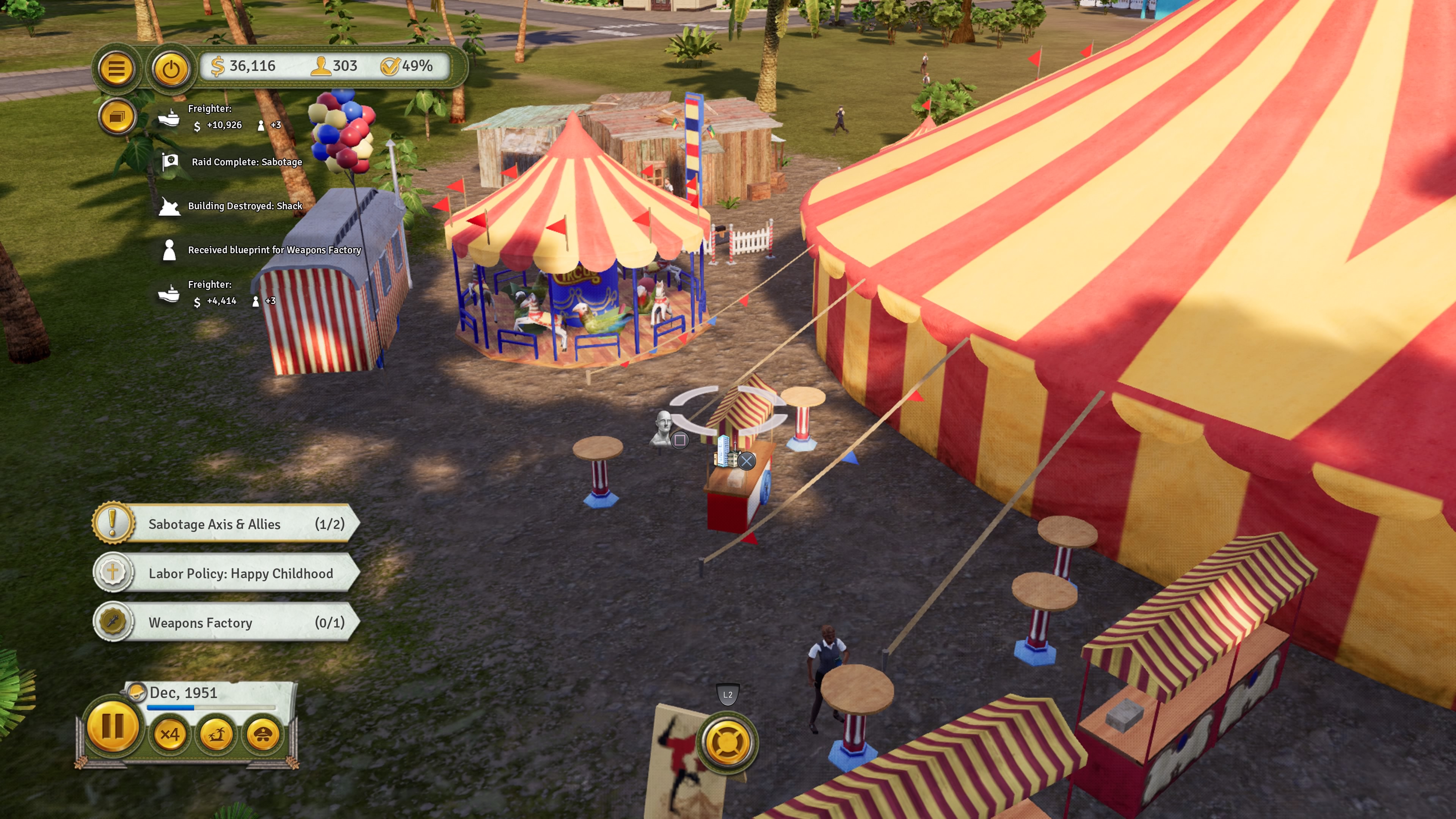The image size is (1456, 819).
Task: Open the round gold radial menu button
Action: pos(728,742)
